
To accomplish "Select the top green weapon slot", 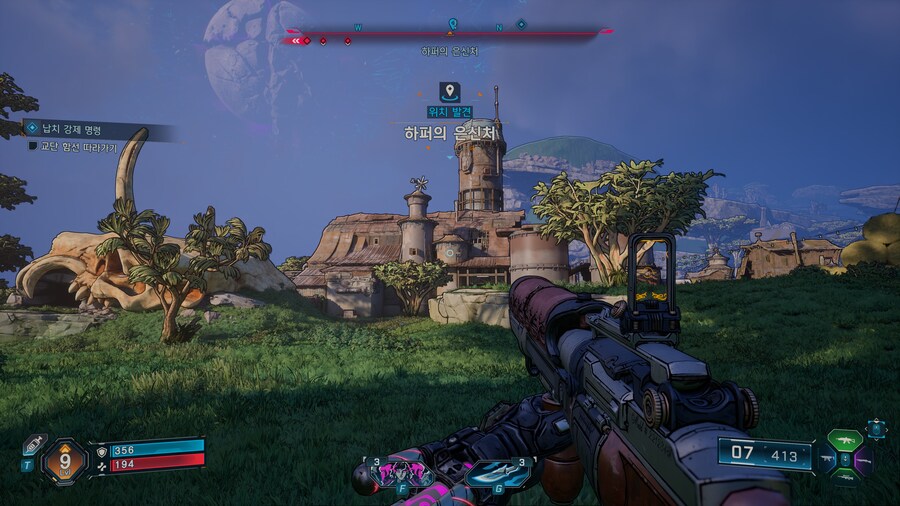I will click(x=844, y=440).
